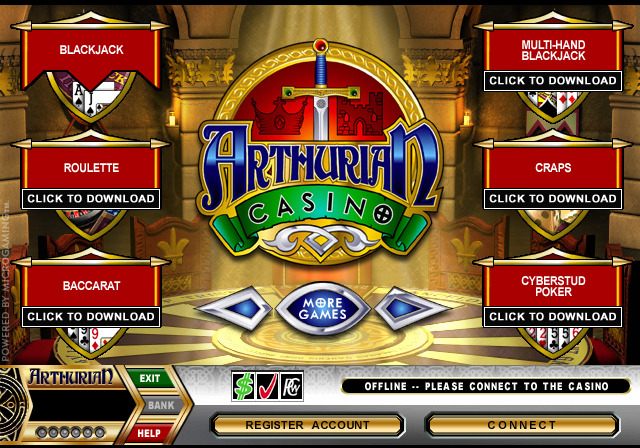The height and width of the screenshot is (448, 640).
Task: Open the More Games menu
Action: pyautogui.click(x=322, y=307)
